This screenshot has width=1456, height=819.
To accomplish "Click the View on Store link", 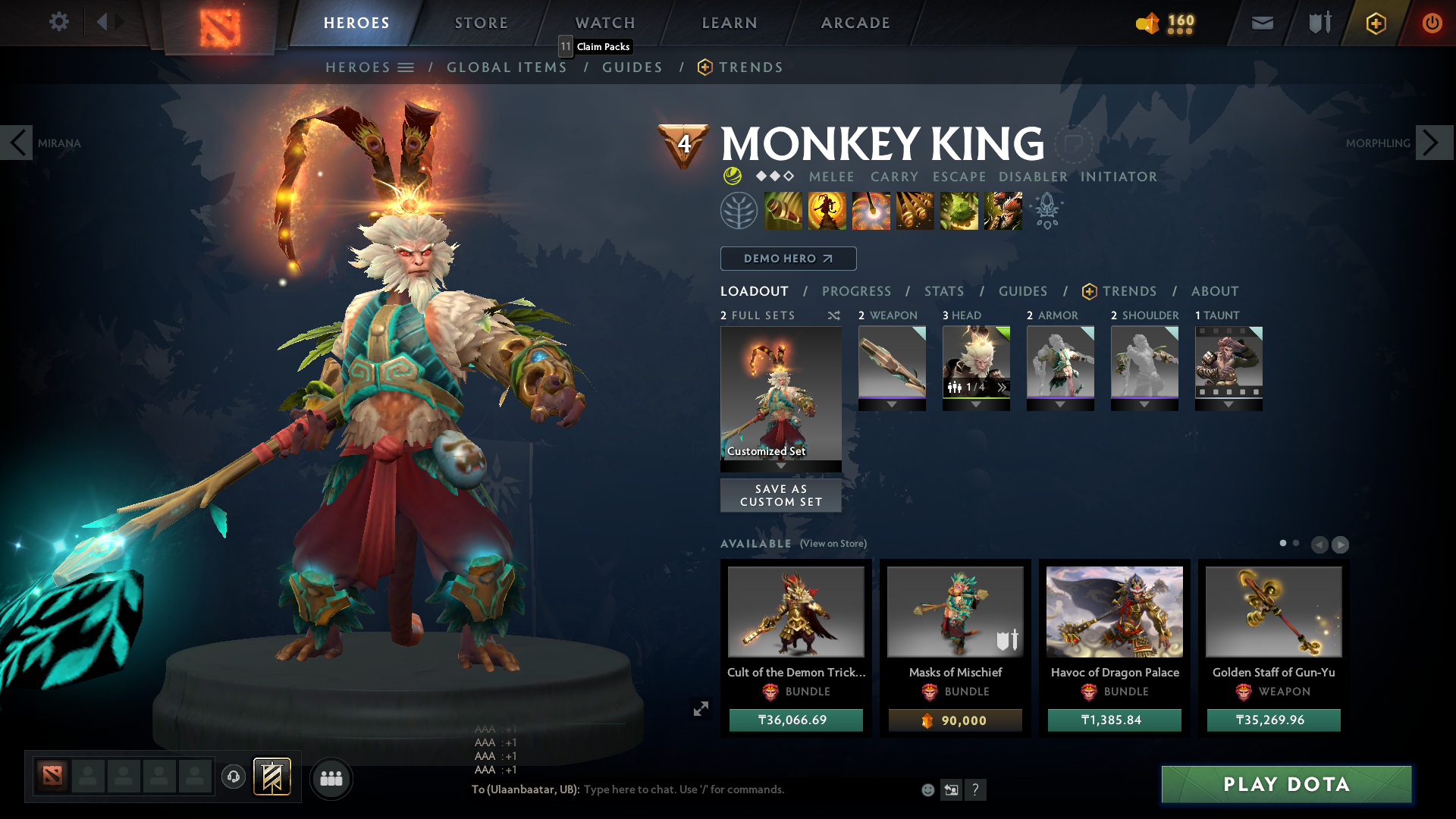I will pyautogui.click(x=833, y=544).
